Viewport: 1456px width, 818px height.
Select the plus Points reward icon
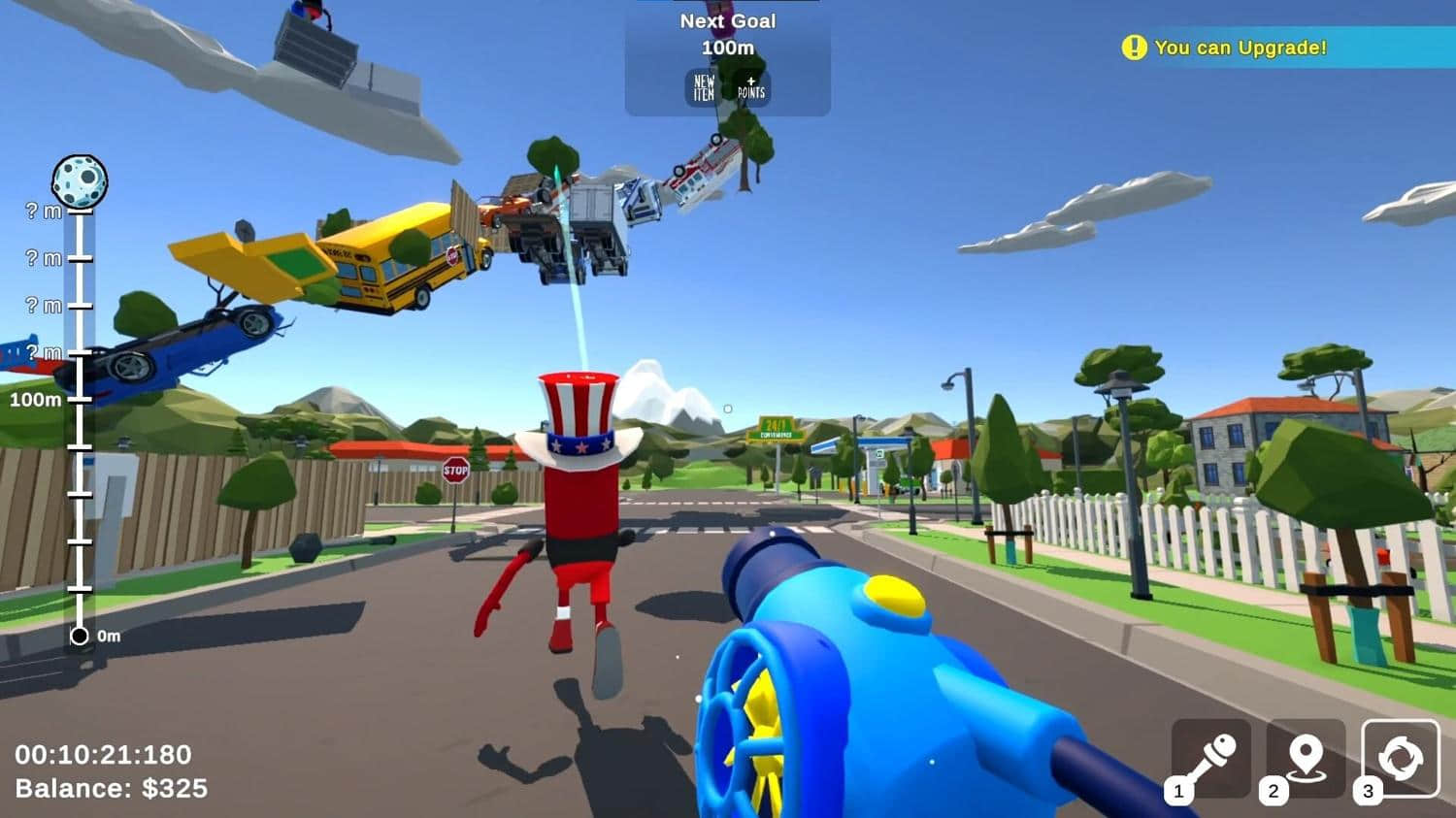pos(751,88)
